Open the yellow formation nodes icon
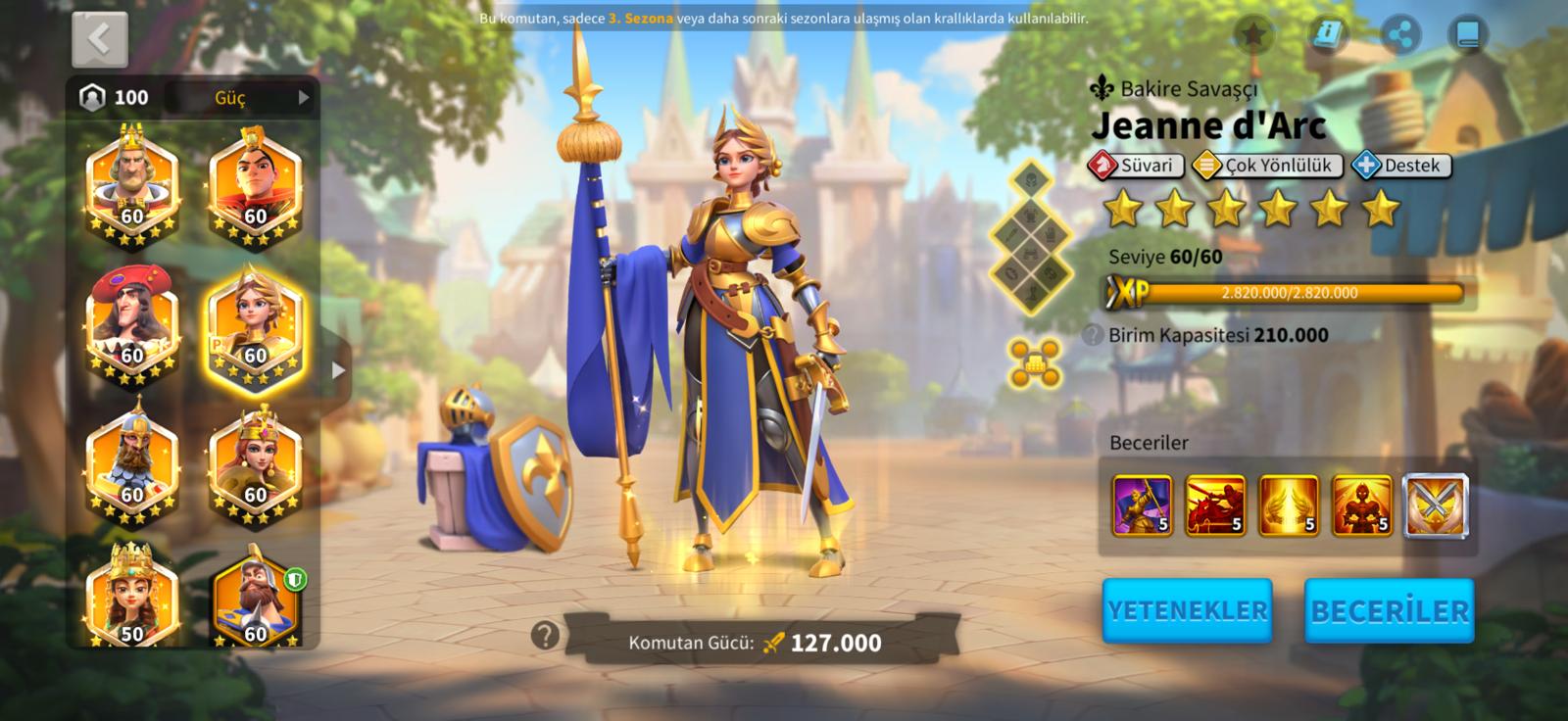This screenshot has width=1568, height=721. pyautogui.click(x=1034, y=362)
